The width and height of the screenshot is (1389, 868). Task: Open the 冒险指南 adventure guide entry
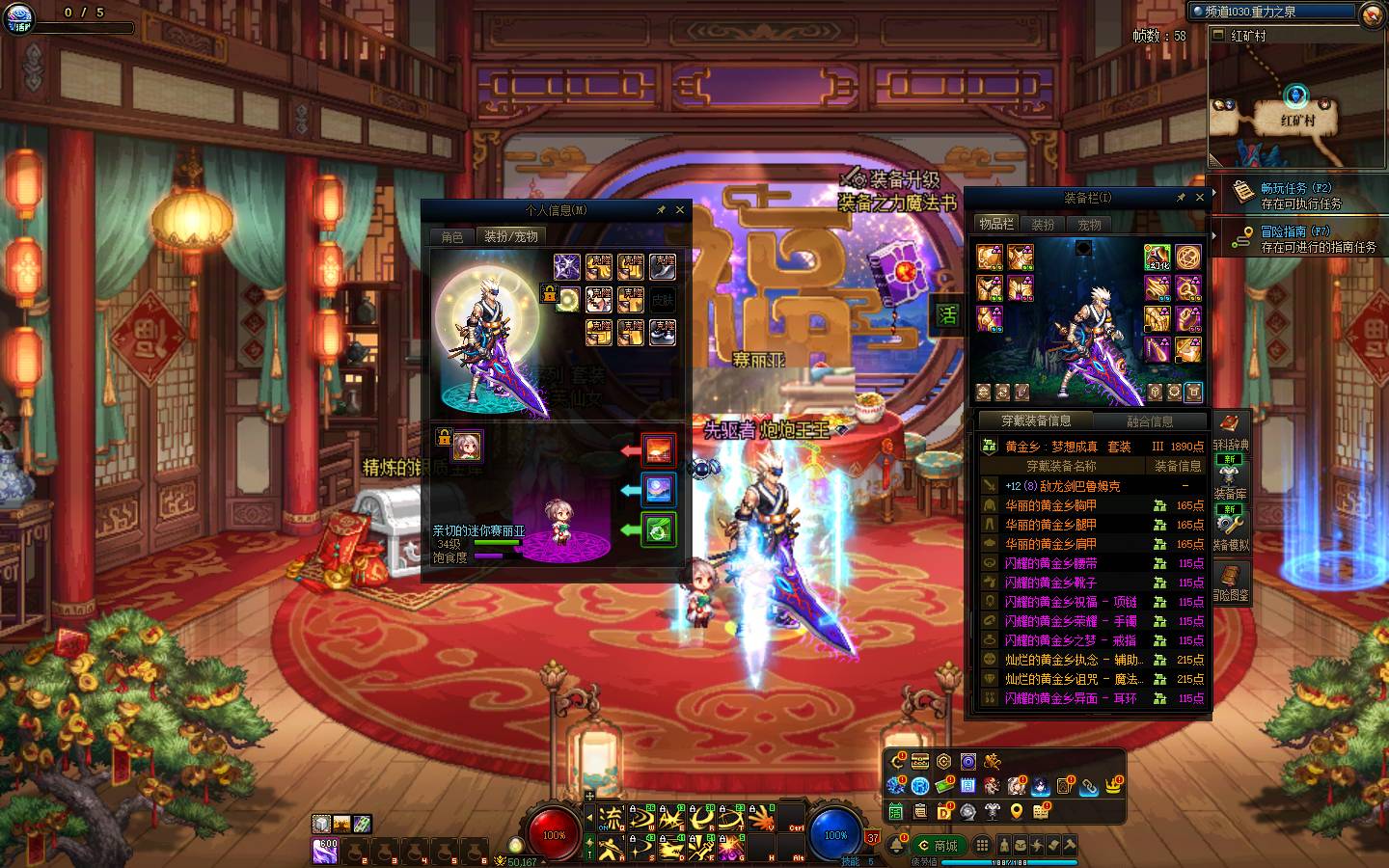[1295, 238]
